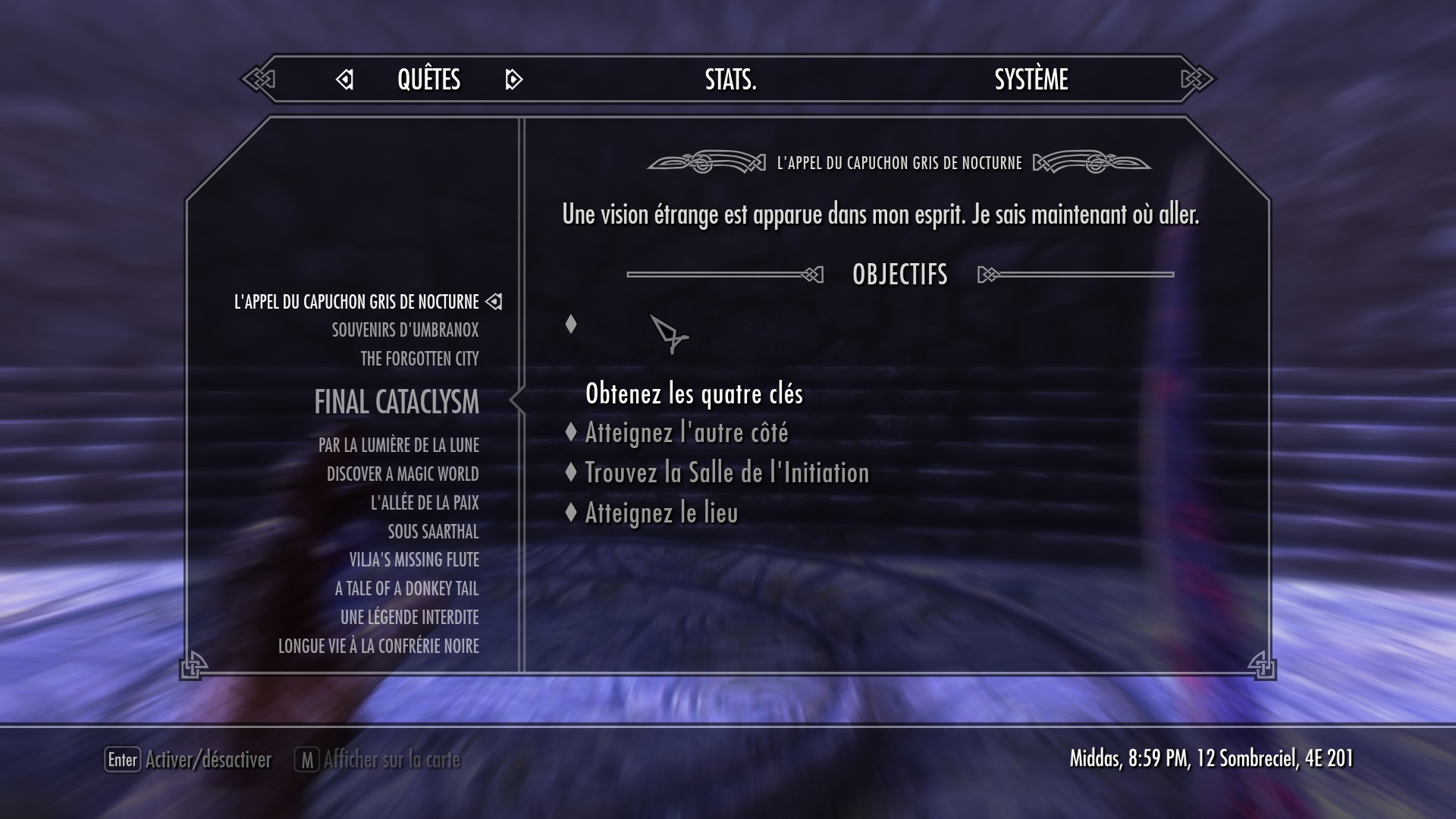Image resolution: width=1456 pixels, height=819 pixels.
Task: Select the Sous Saarthal quest
Action: pyautogui.click(x=433, y=532)
